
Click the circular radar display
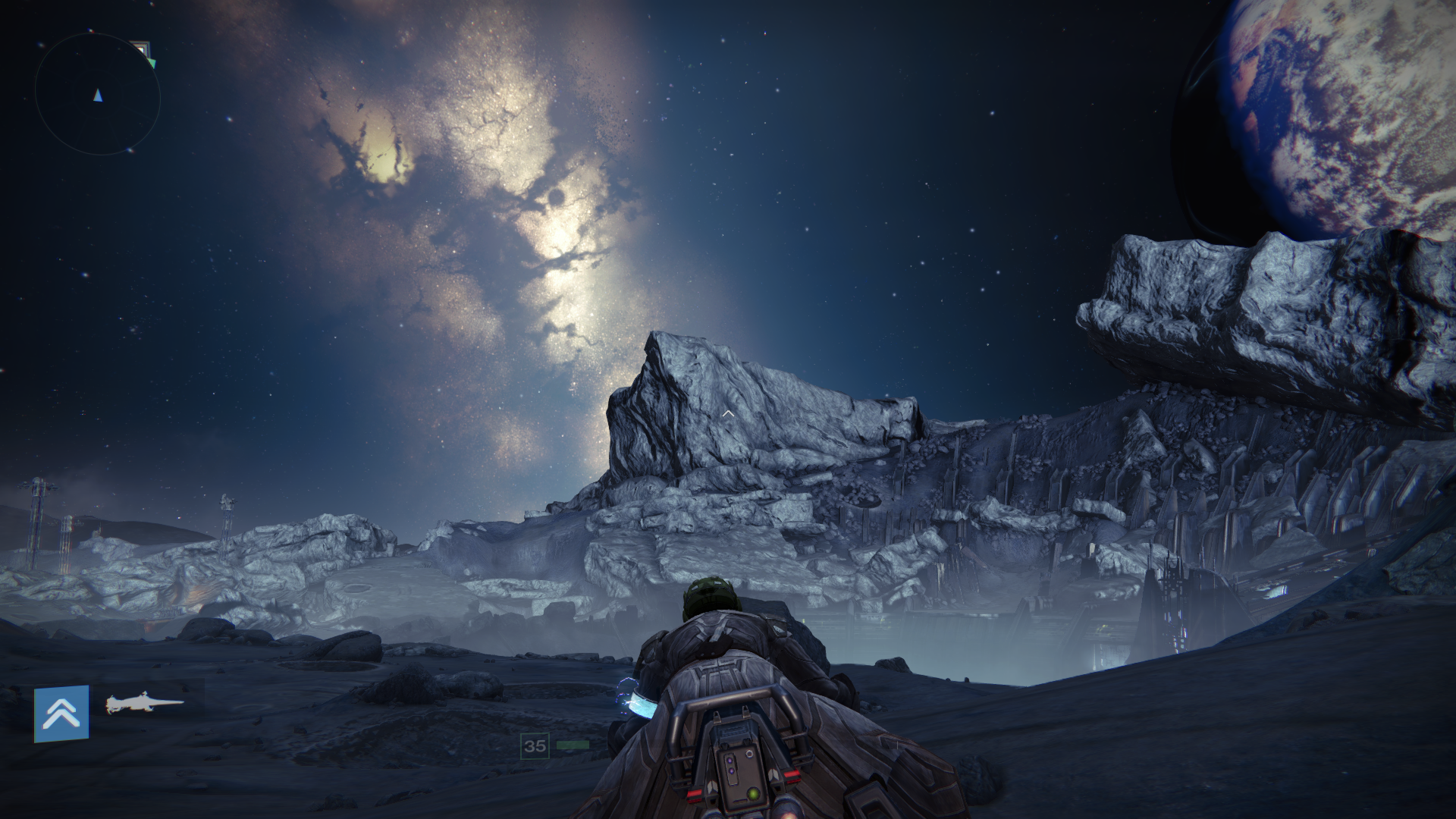tap(97, 94)
